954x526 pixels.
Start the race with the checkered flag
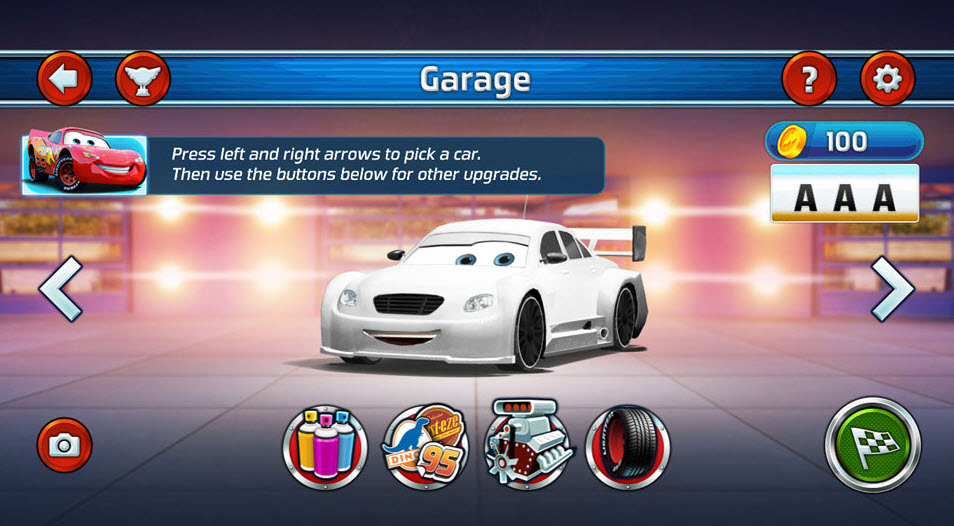(x=872, y=444)
